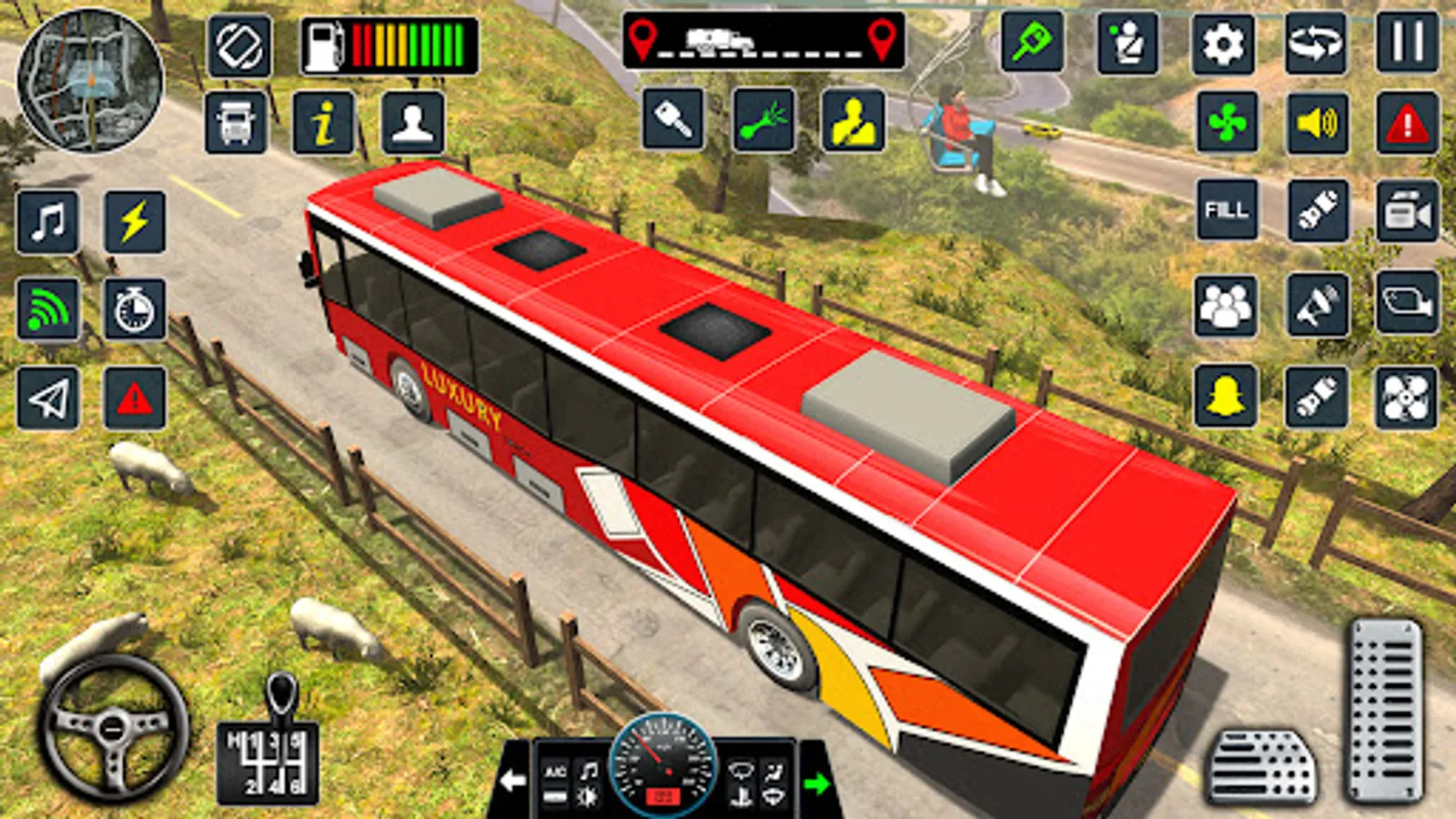
Task: Pause the game
Action: 1407,43
